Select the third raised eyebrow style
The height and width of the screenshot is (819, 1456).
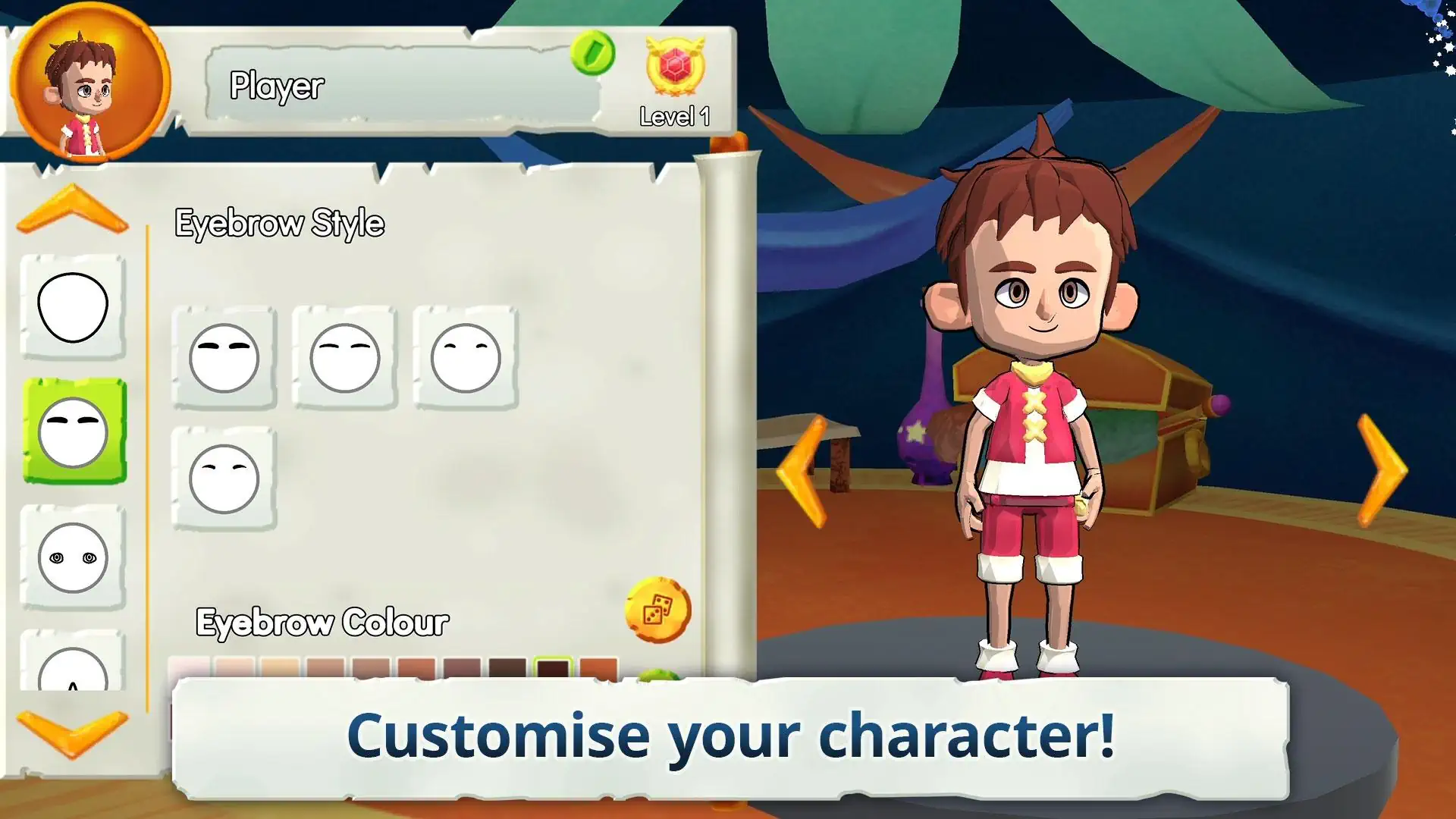(466, 358)
